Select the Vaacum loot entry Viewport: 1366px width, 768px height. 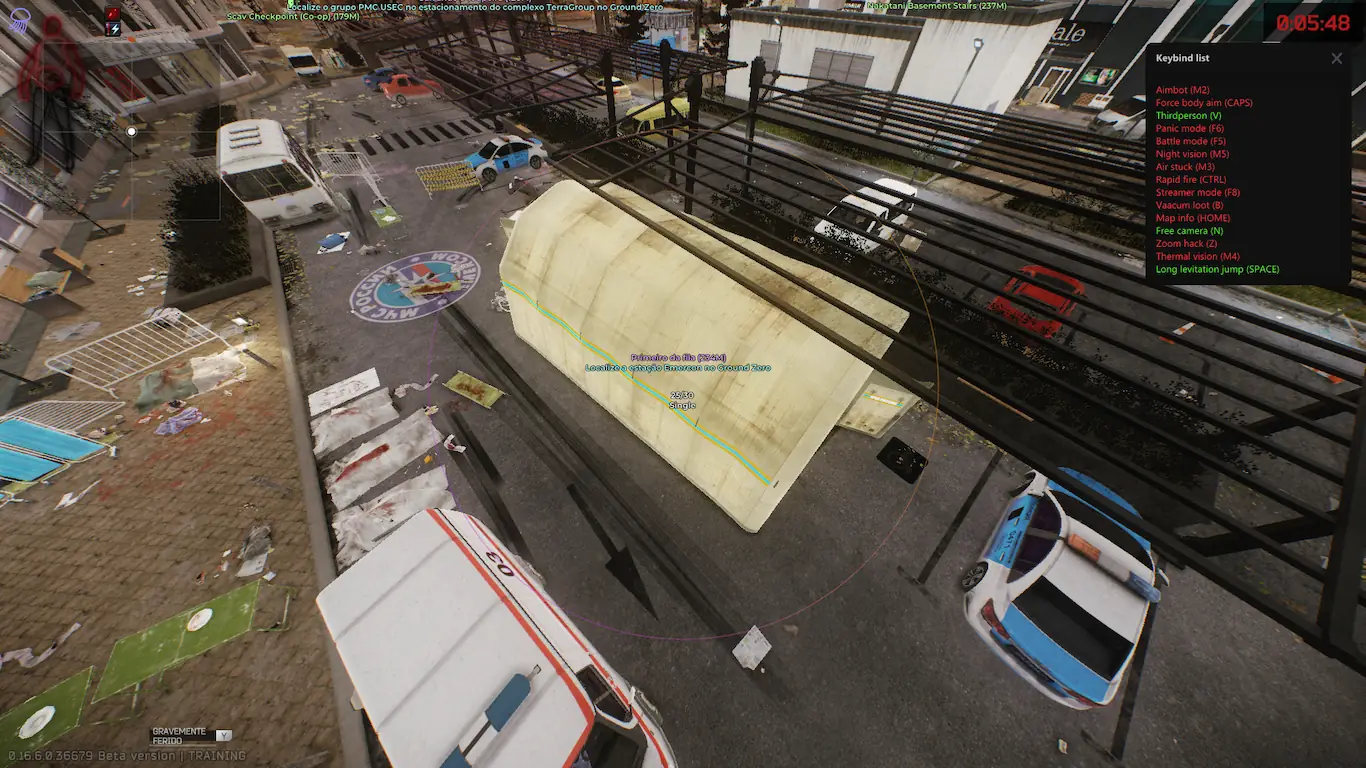(1189, 205)
